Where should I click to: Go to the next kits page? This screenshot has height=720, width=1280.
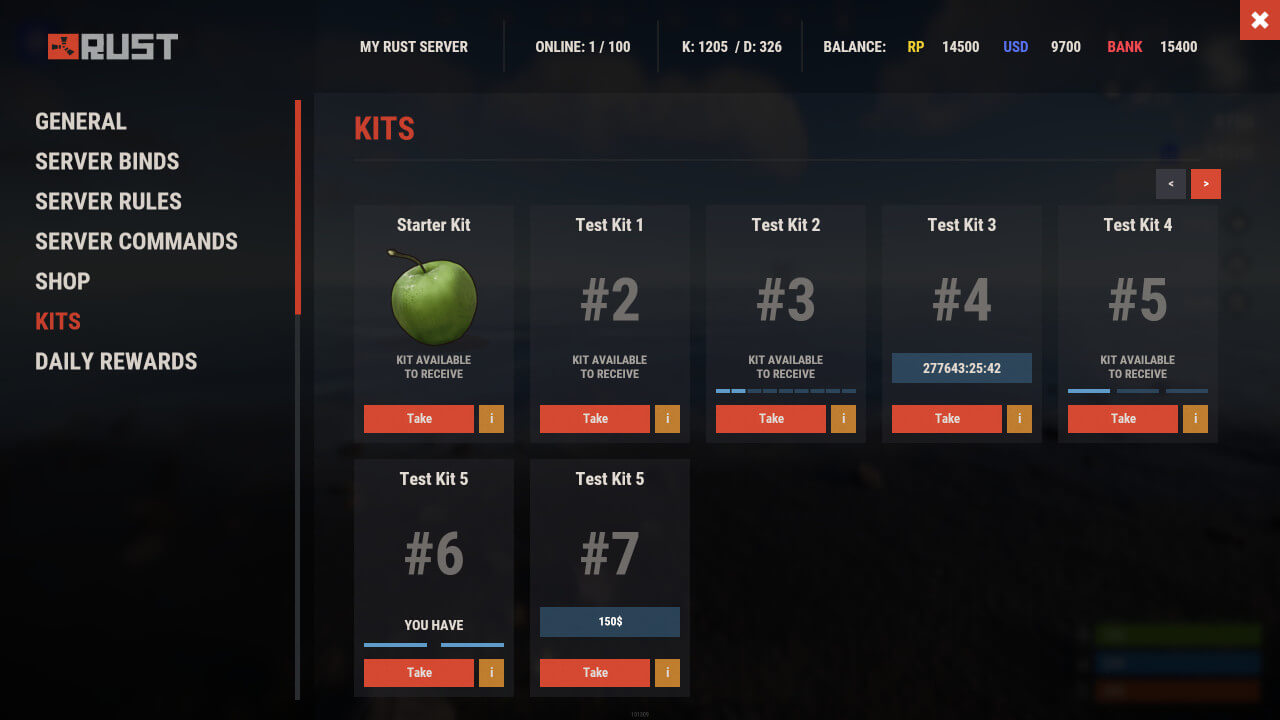pyautogui.click(x=1206, y=184)
